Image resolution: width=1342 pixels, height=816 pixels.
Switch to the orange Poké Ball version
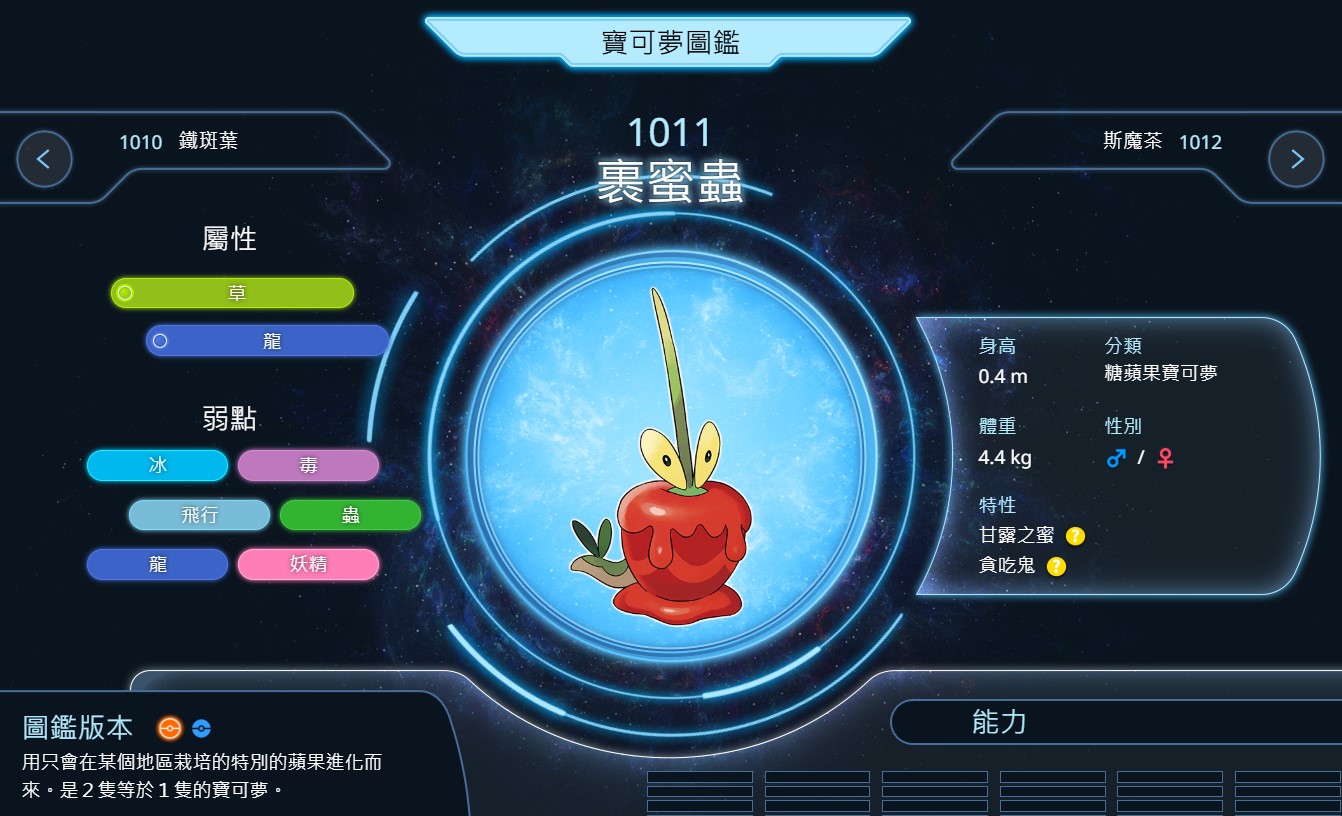click(x=170, y=728)
